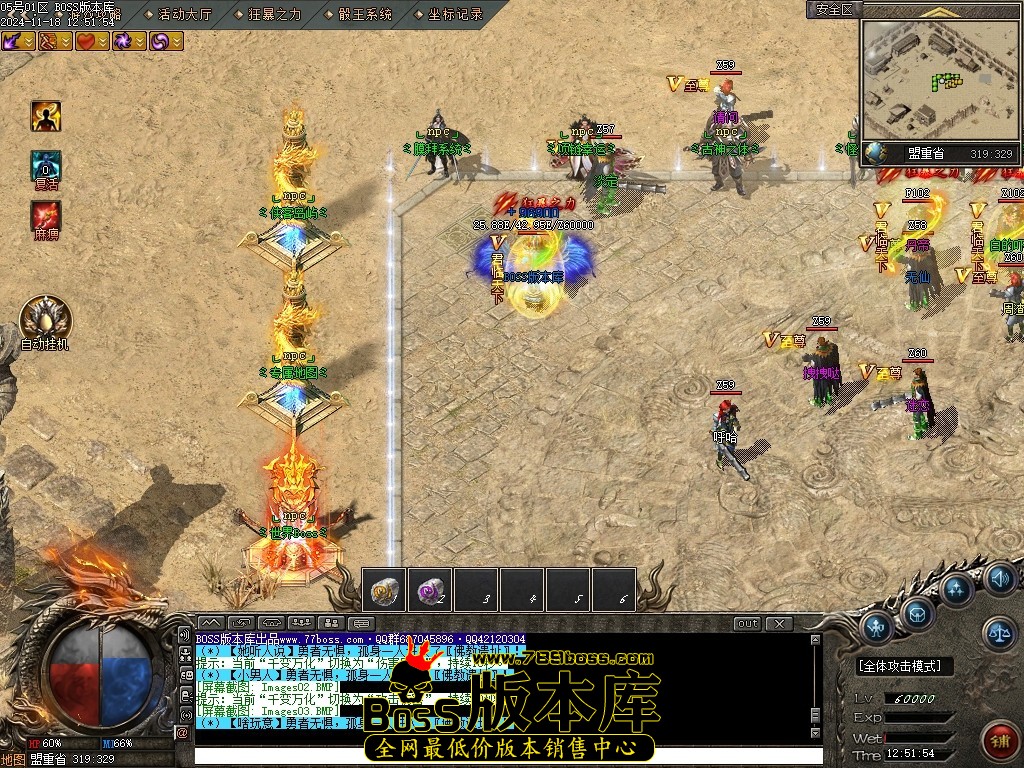This screenshot has width=1024, height=768.
Task: Activate the 麻痹 paralysis skill icon
Action: [x=45, y=216]
